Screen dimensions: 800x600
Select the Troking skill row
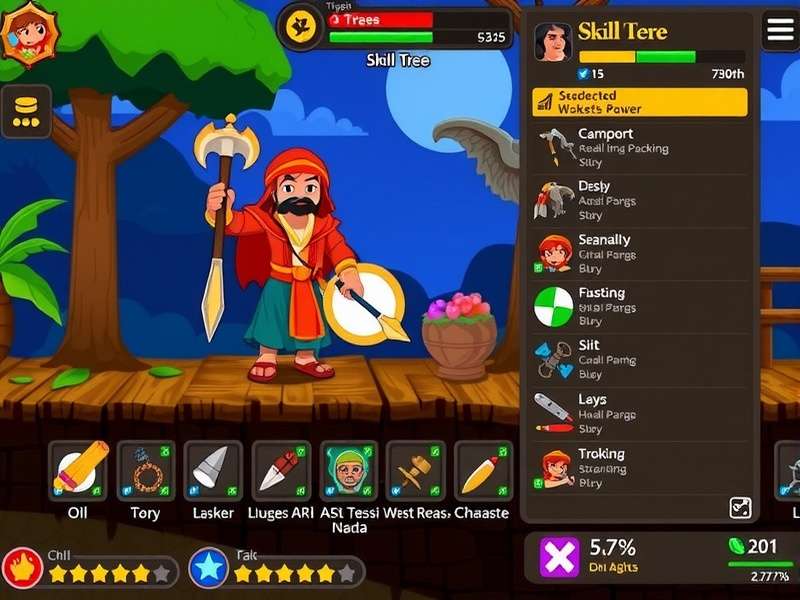pyautogui.click(x=640, y=467)
